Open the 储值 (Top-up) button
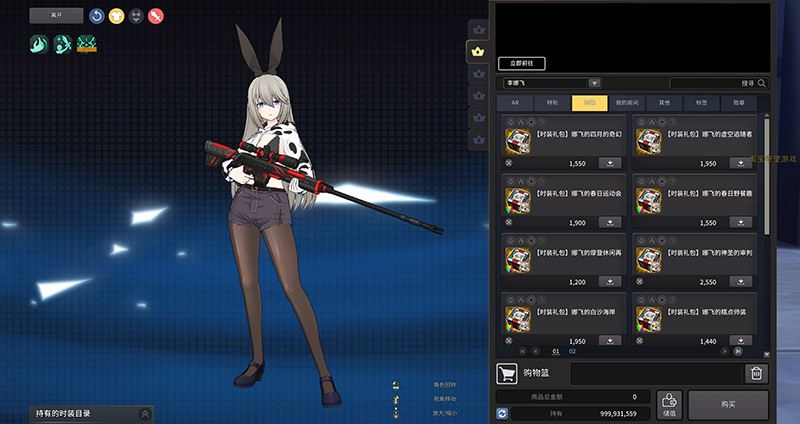The width and height of the screenshot is (800, 424). click(669, 404)
